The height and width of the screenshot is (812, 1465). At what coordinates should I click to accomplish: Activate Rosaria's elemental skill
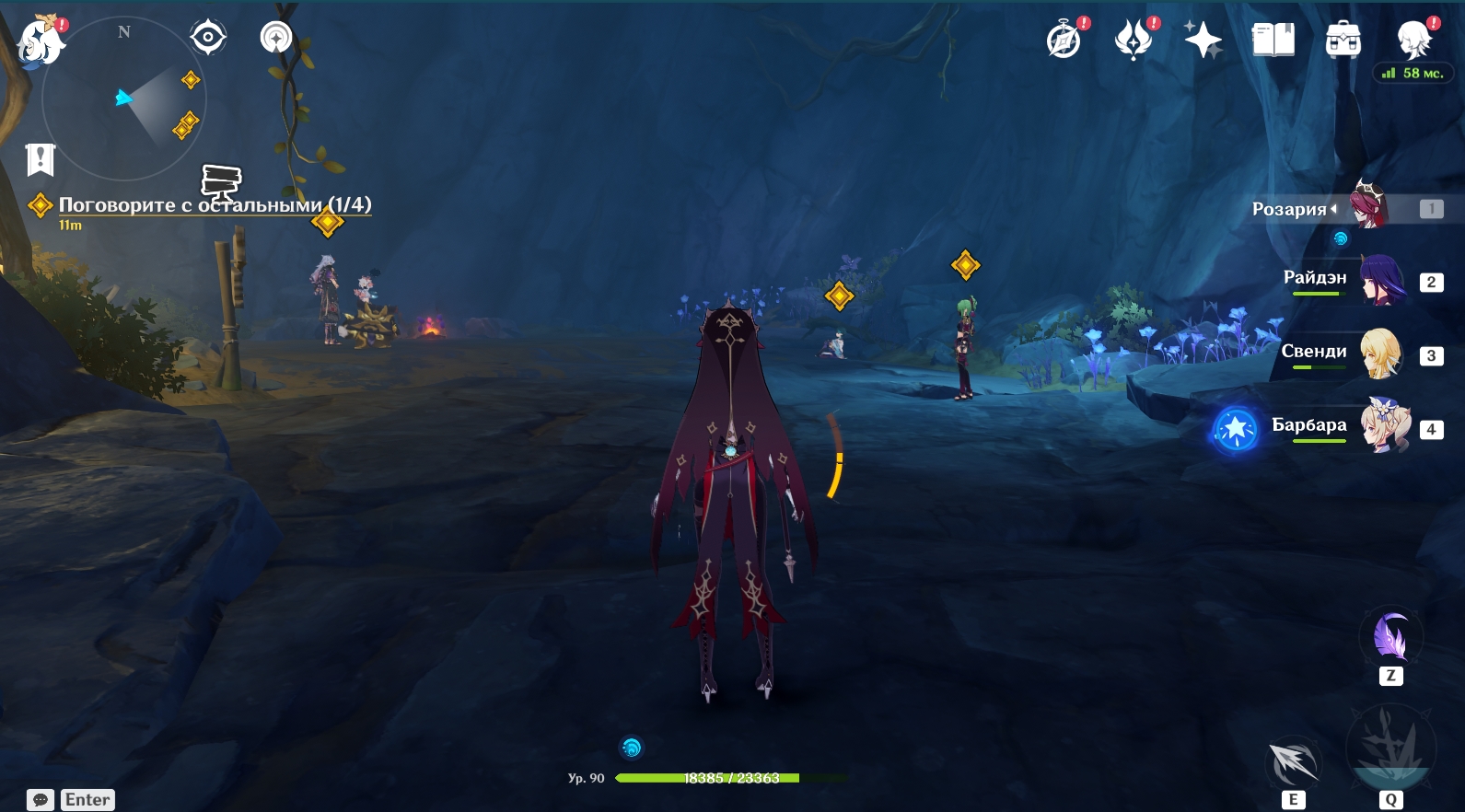coord(1293,761)
